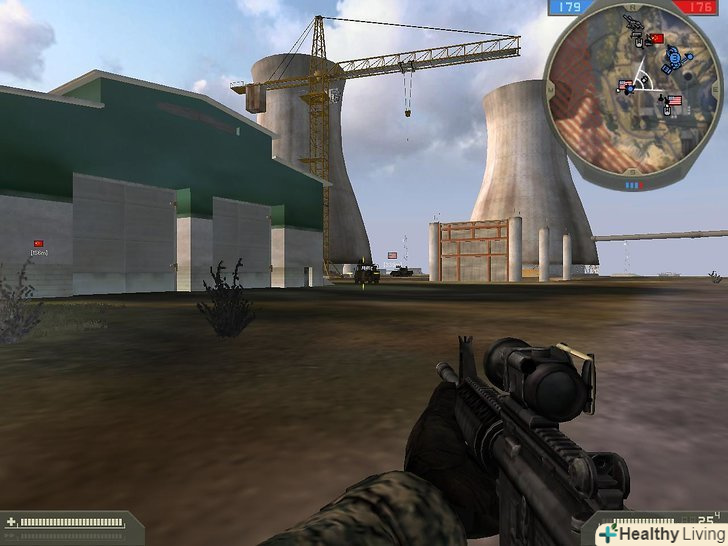Select the Chinese flag on the minimap
The image size is (728, 546).
coord(657,39)
